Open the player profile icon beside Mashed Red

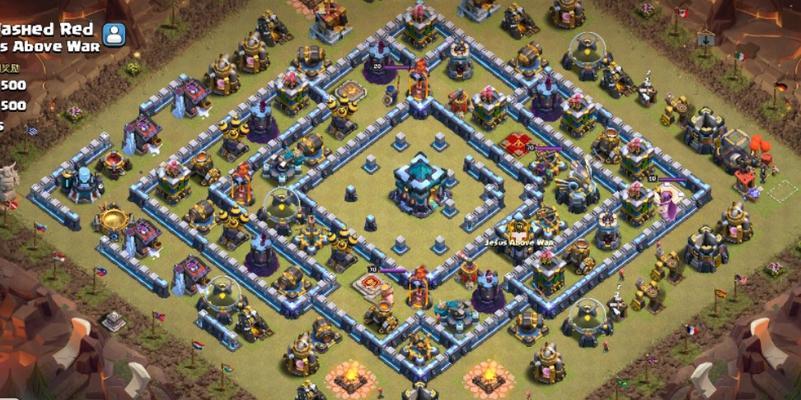coord(115,34)
